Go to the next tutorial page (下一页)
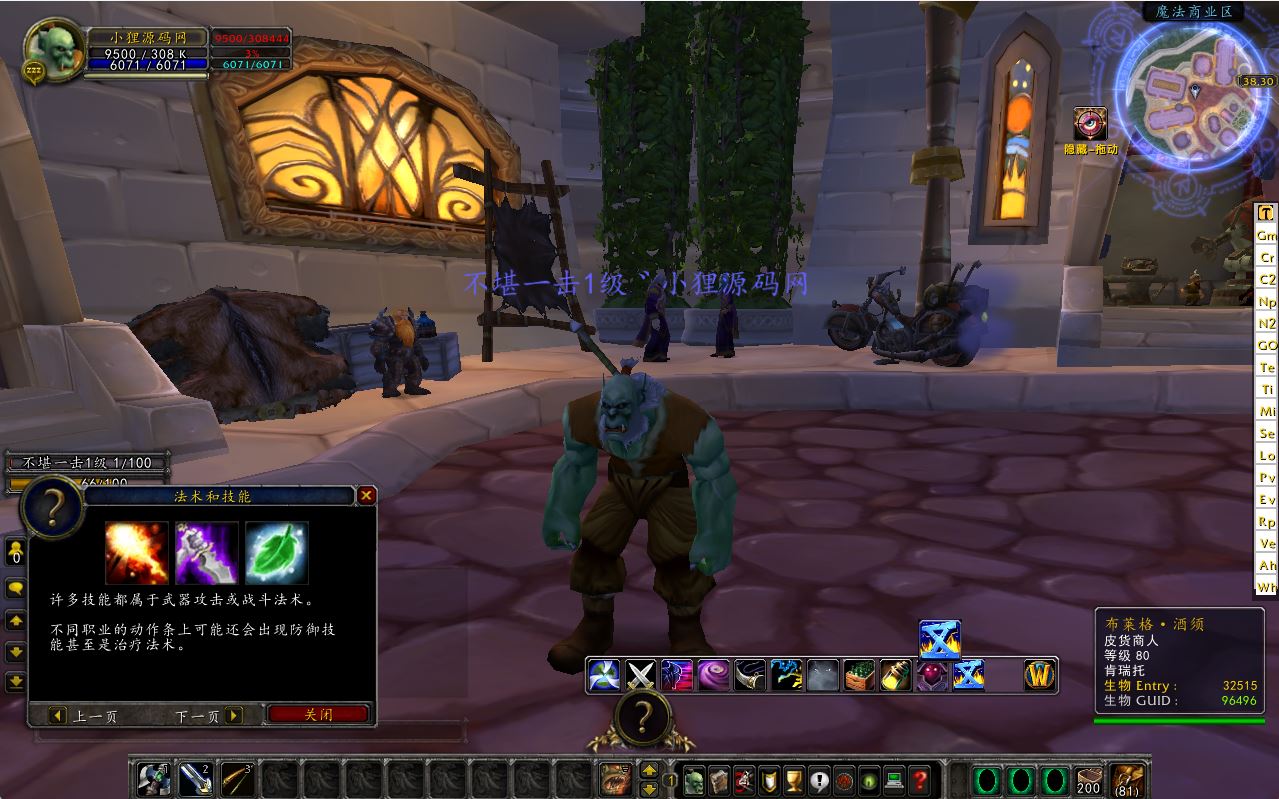The image size is (1279, 799). (x=208, y=716)
